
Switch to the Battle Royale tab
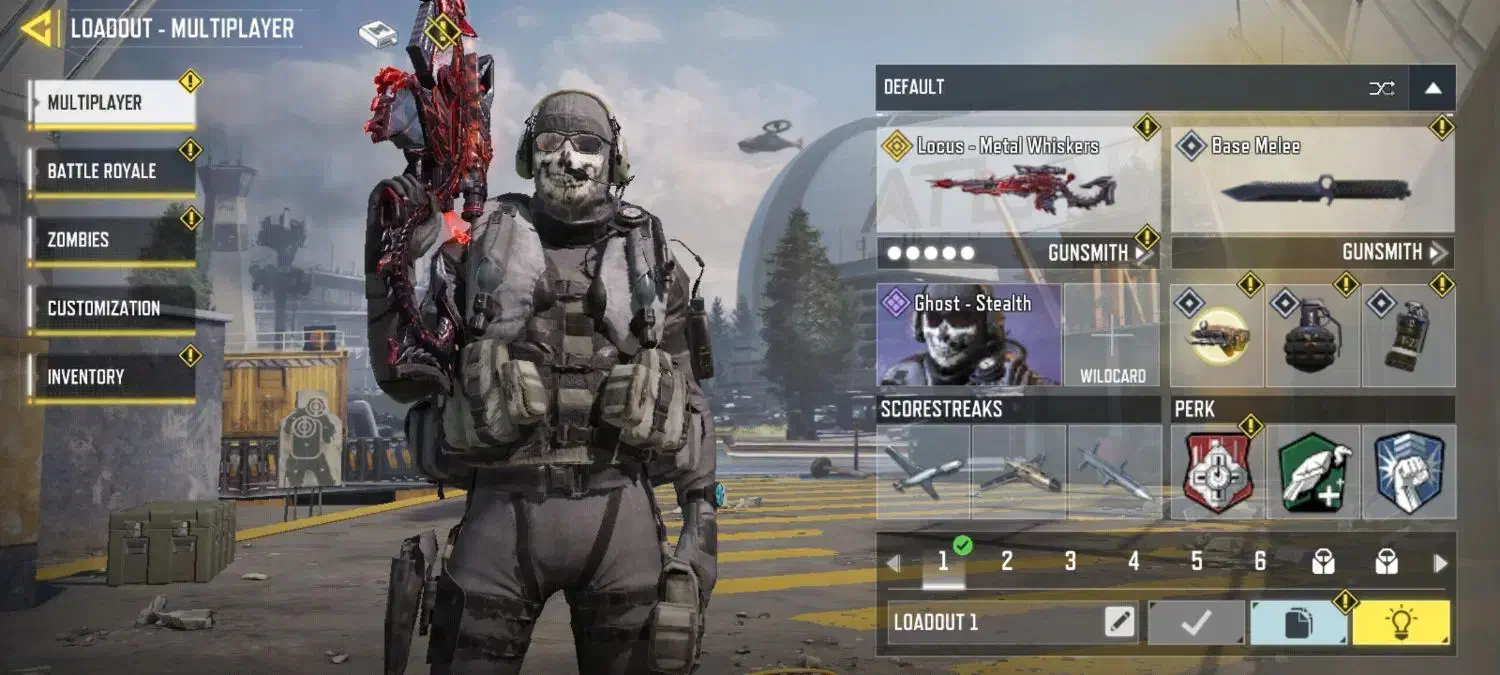111,171
